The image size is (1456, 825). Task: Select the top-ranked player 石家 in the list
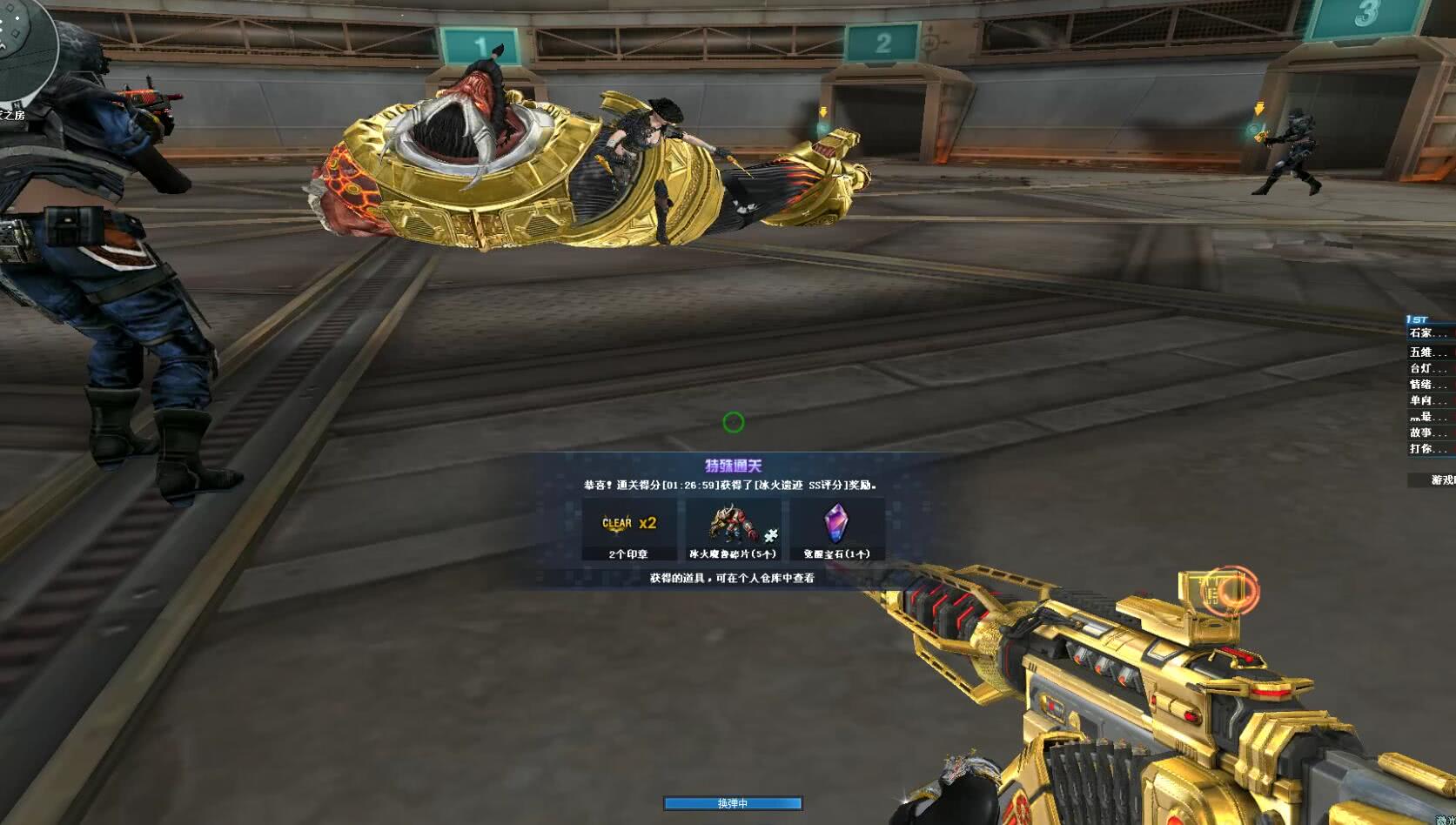1427,333
